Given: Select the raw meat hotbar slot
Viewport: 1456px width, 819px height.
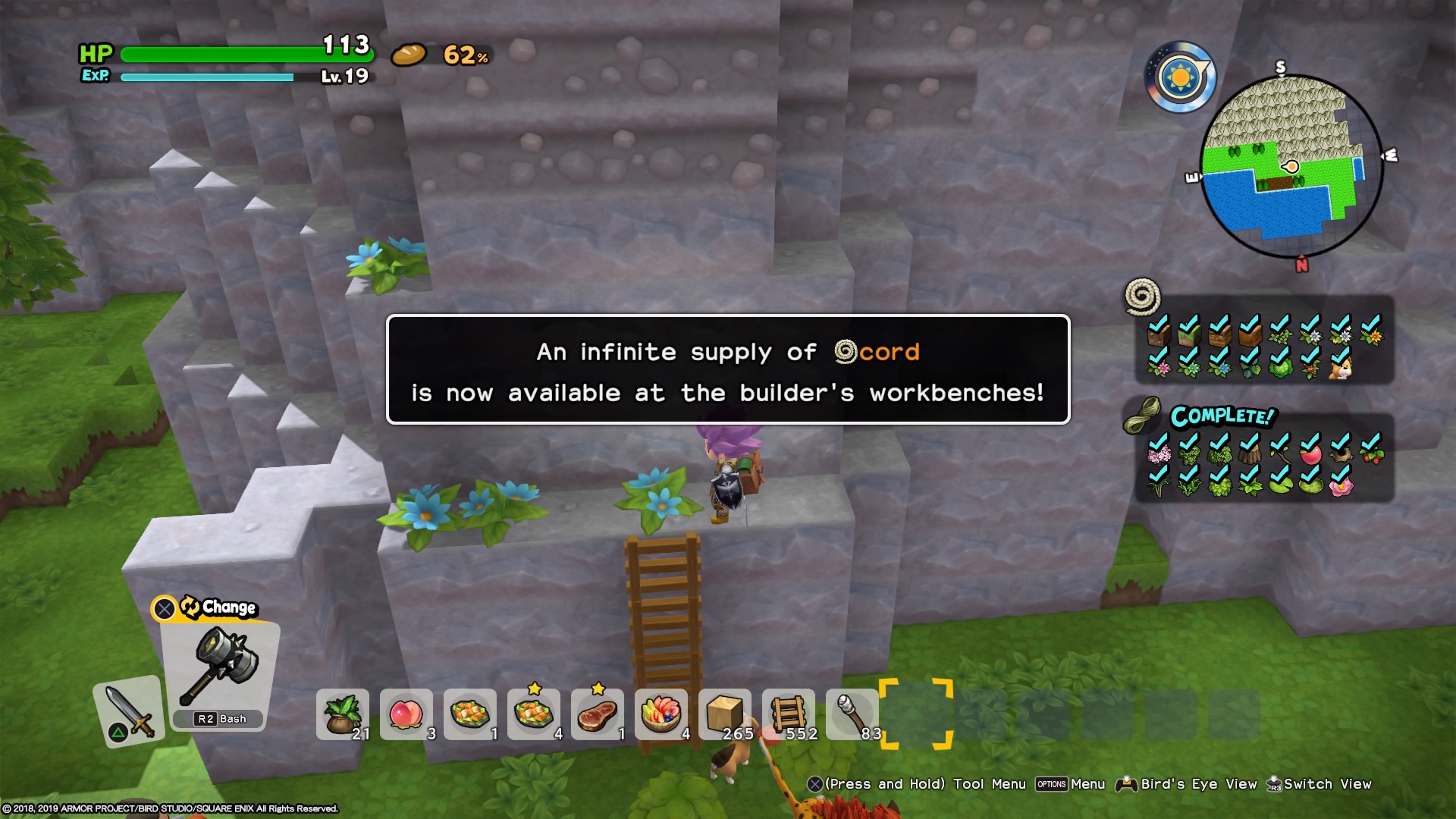Looking at the screenshot, I should point(598,713).
